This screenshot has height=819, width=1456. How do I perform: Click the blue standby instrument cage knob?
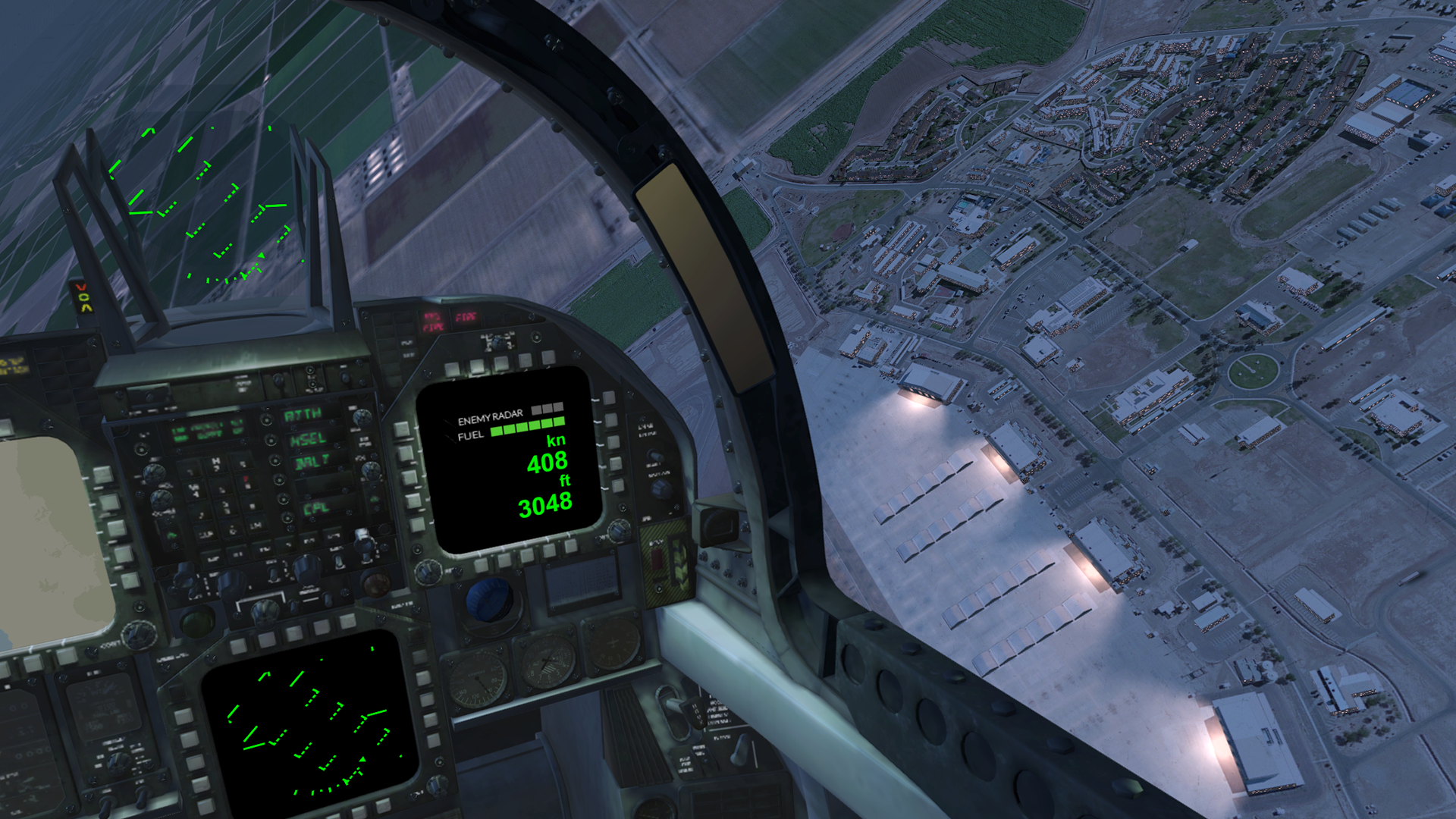[489, 601]
